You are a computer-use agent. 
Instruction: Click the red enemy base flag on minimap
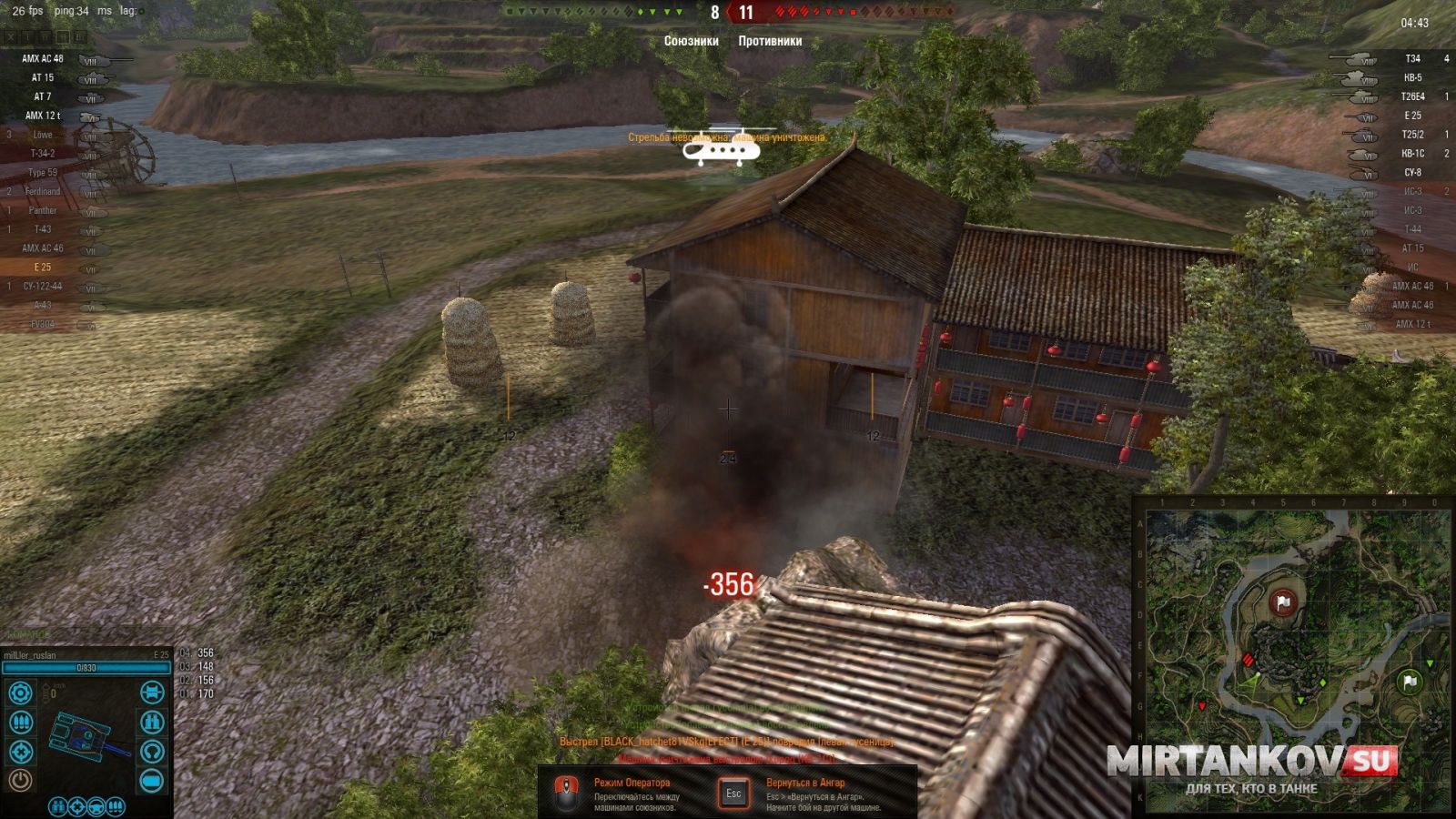coord(1283,602)
